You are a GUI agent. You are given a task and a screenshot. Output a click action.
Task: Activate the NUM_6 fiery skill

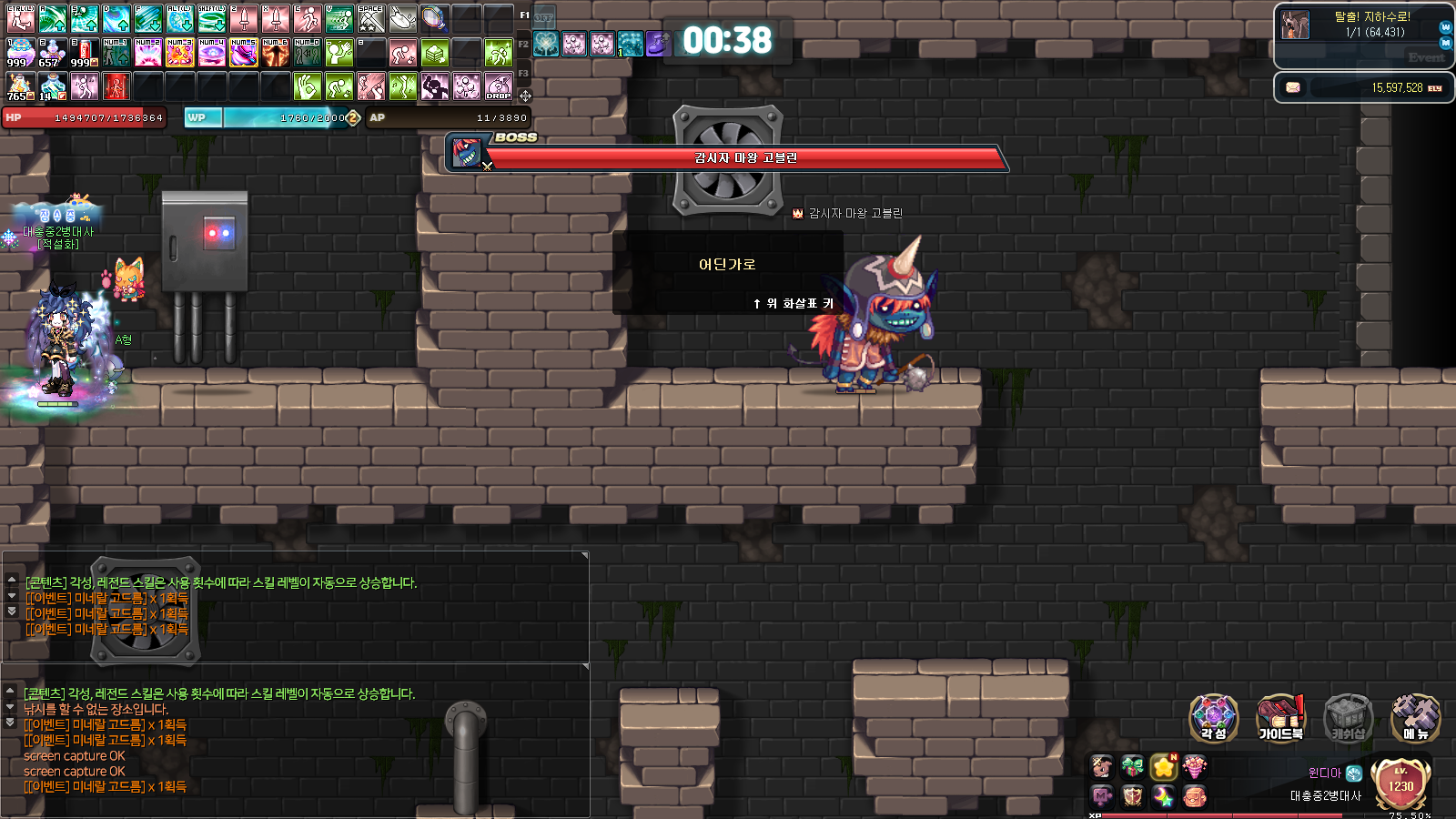(275, 54)
